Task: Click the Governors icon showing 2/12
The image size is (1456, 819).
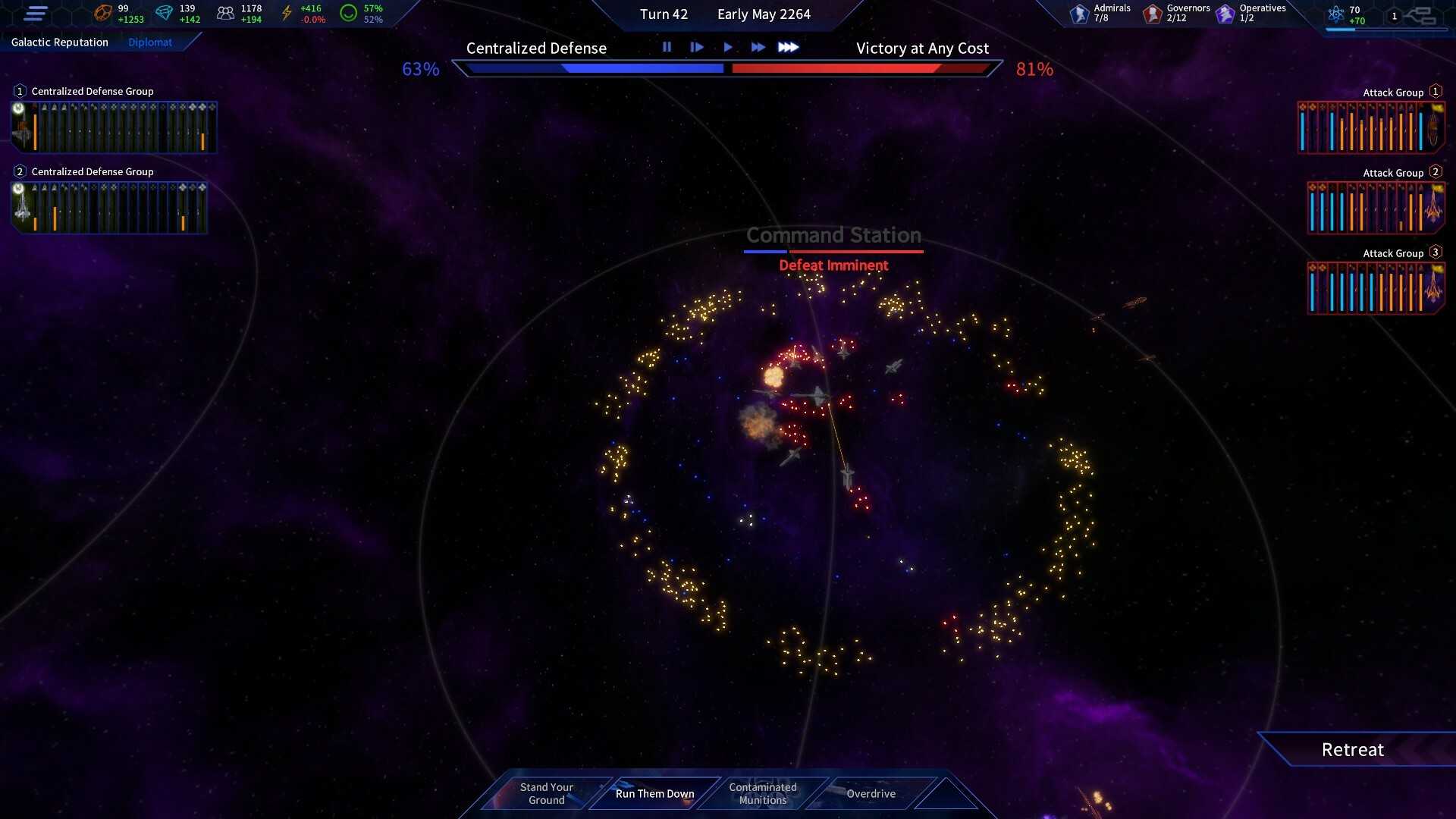Action: pos(1152,14)
